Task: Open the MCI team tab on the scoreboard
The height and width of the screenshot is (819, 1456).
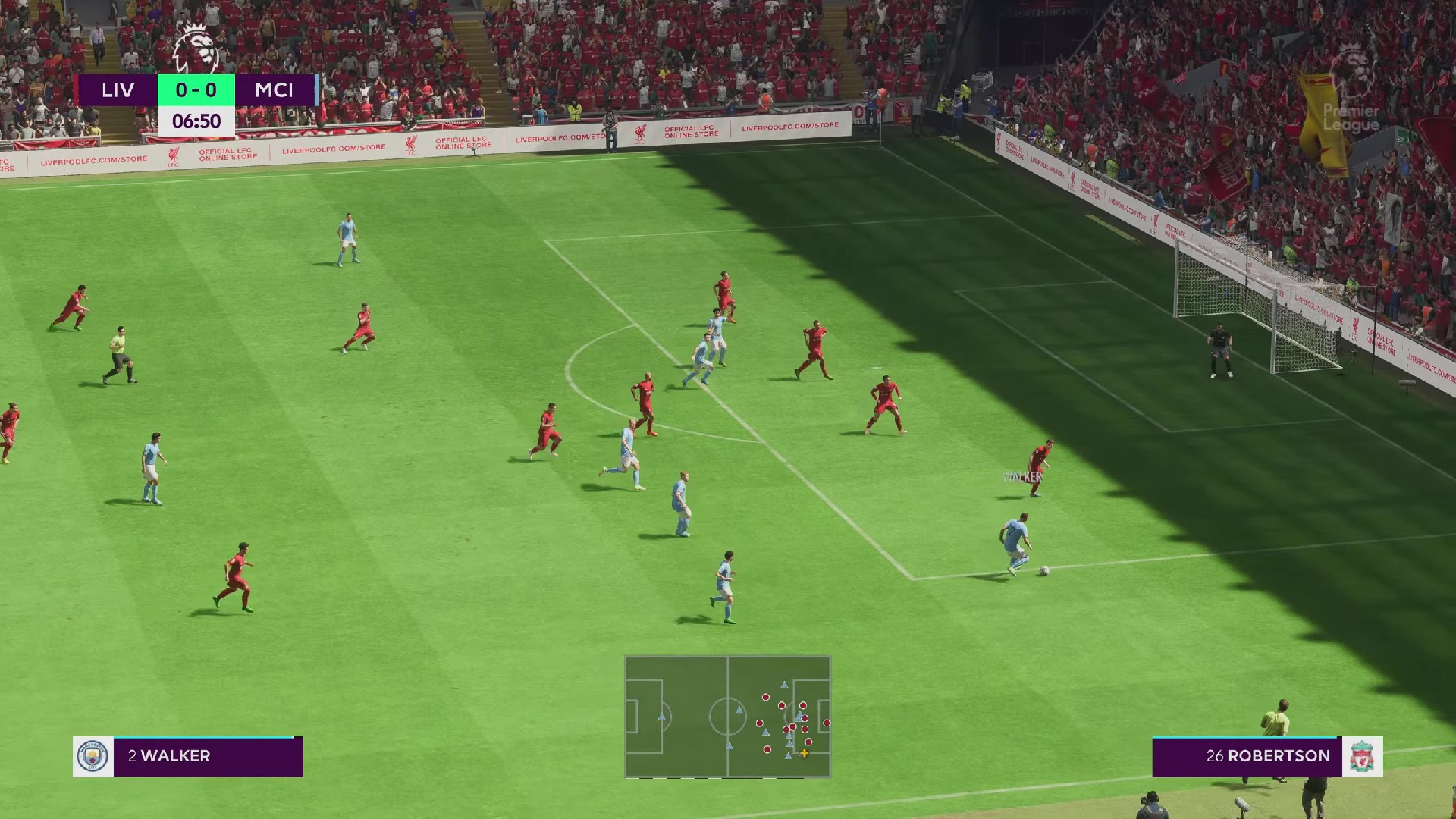Action: [275, 90]
